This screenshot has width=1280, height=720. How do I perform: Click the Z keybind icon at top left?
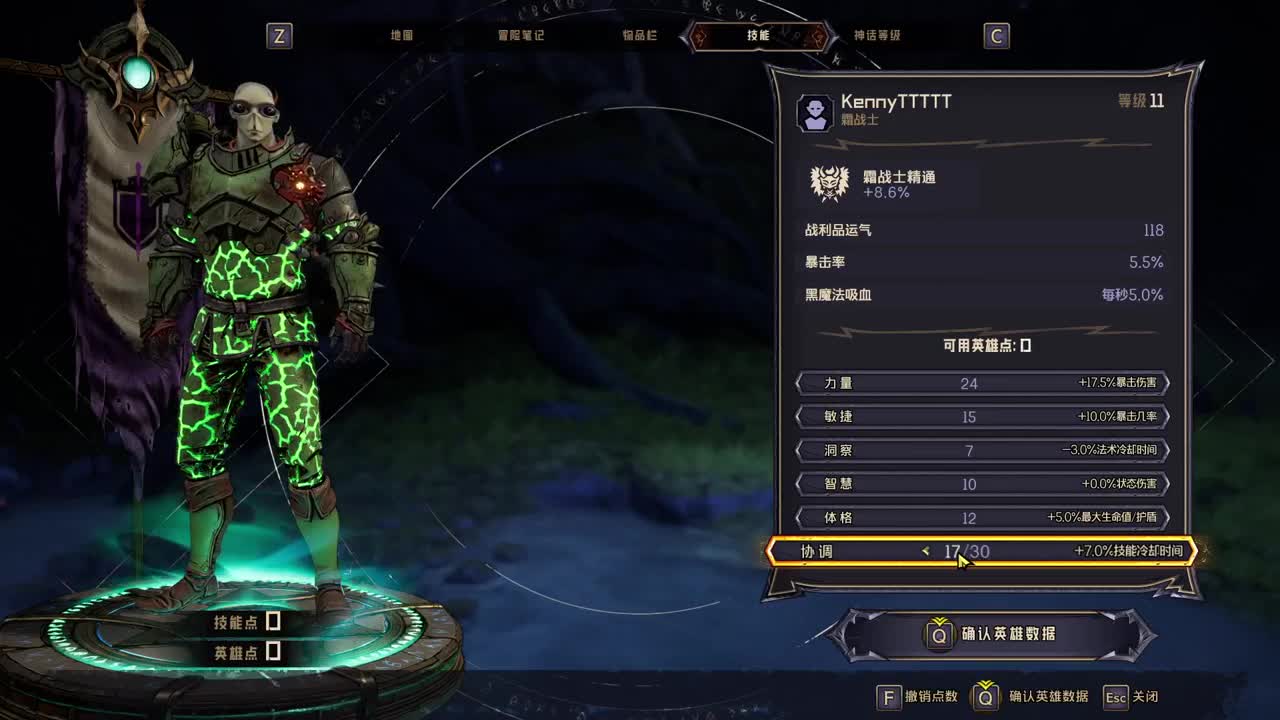coord(280,36)
